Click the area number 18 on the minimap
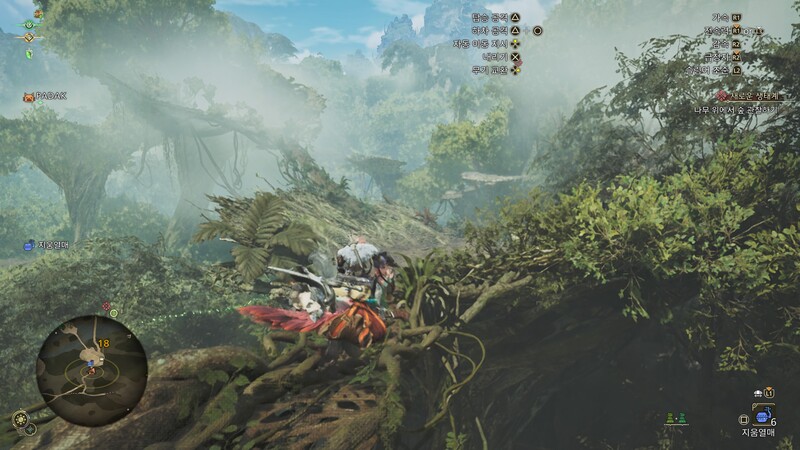The image size is (800, 450). [104, 343]
